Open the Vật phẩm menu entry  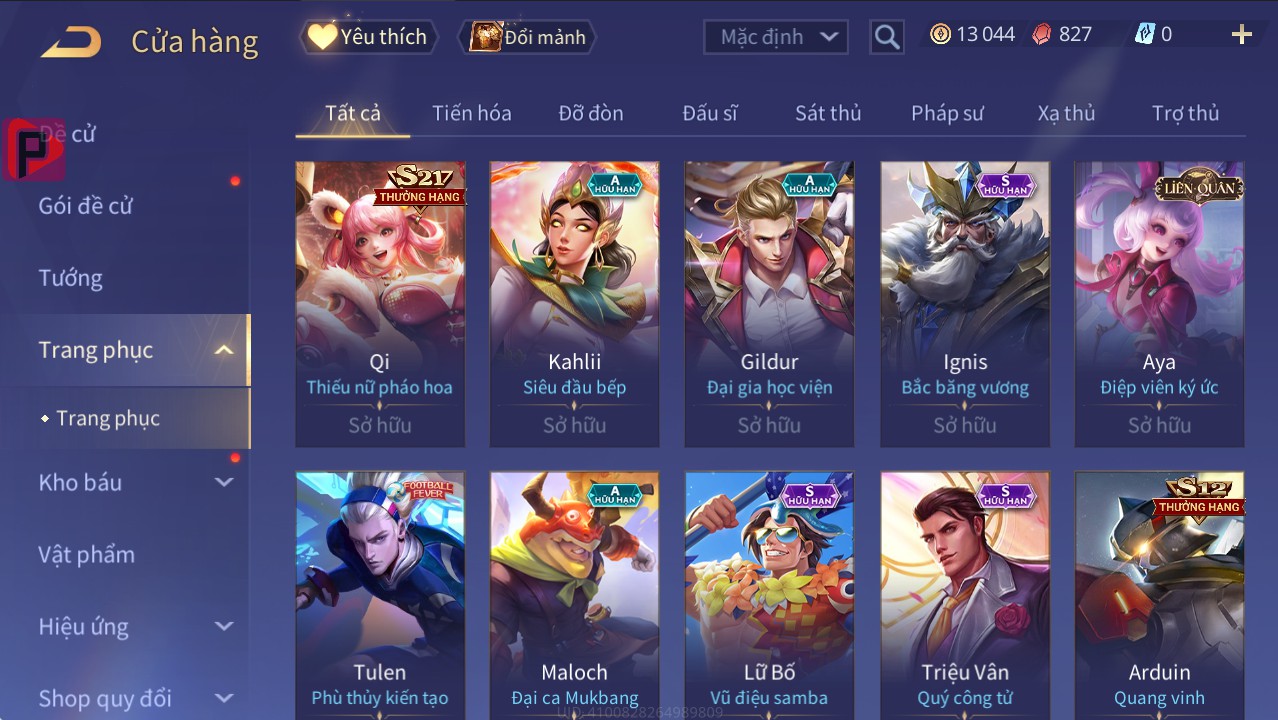[87, 554]
